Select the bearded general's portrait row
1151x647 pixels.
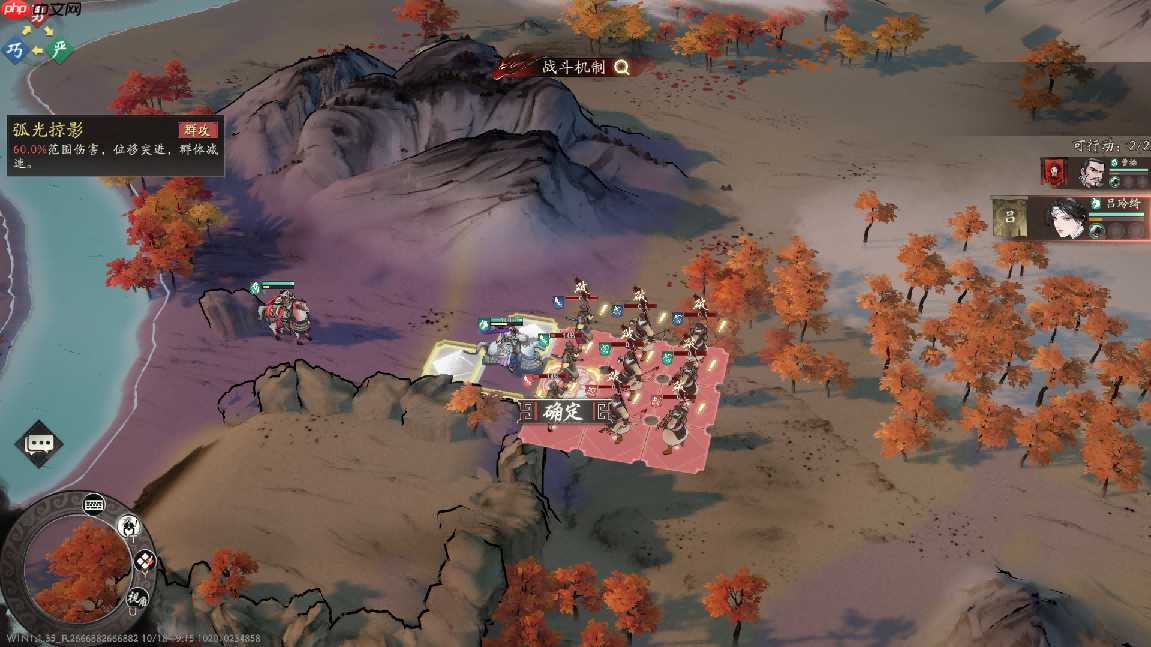1093,172
